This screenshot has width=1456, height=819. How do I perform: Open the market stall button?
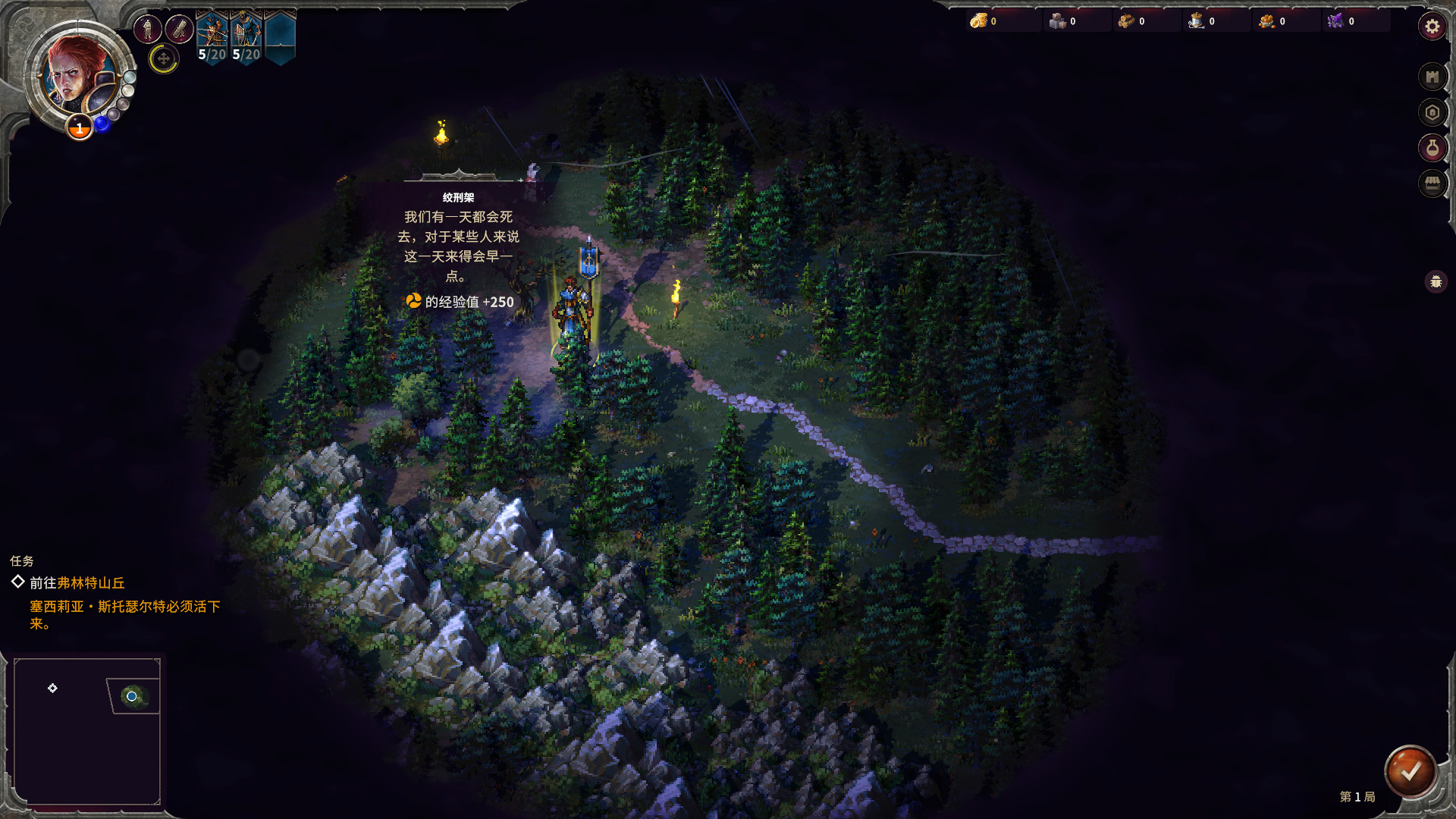click(x=1432, y=184)
